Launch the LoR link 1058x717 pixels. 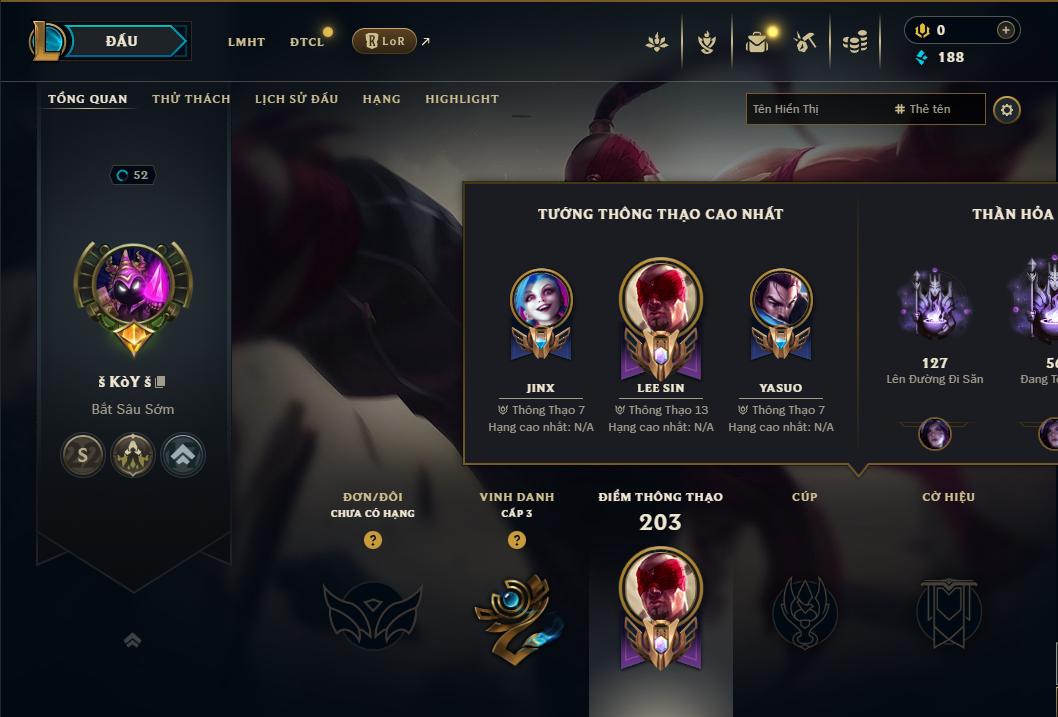click(385, 41)
